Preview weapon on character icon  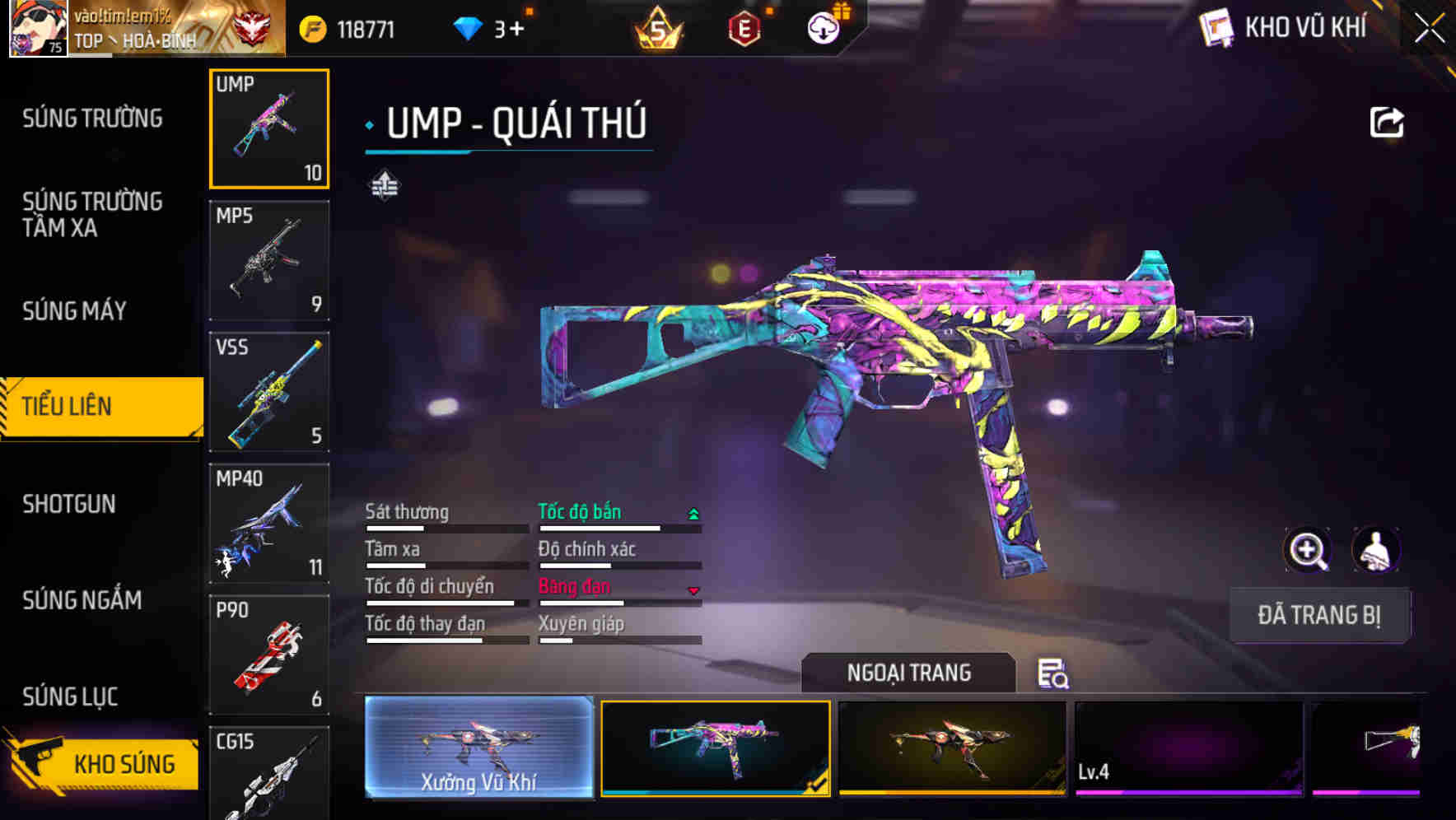1375,550
